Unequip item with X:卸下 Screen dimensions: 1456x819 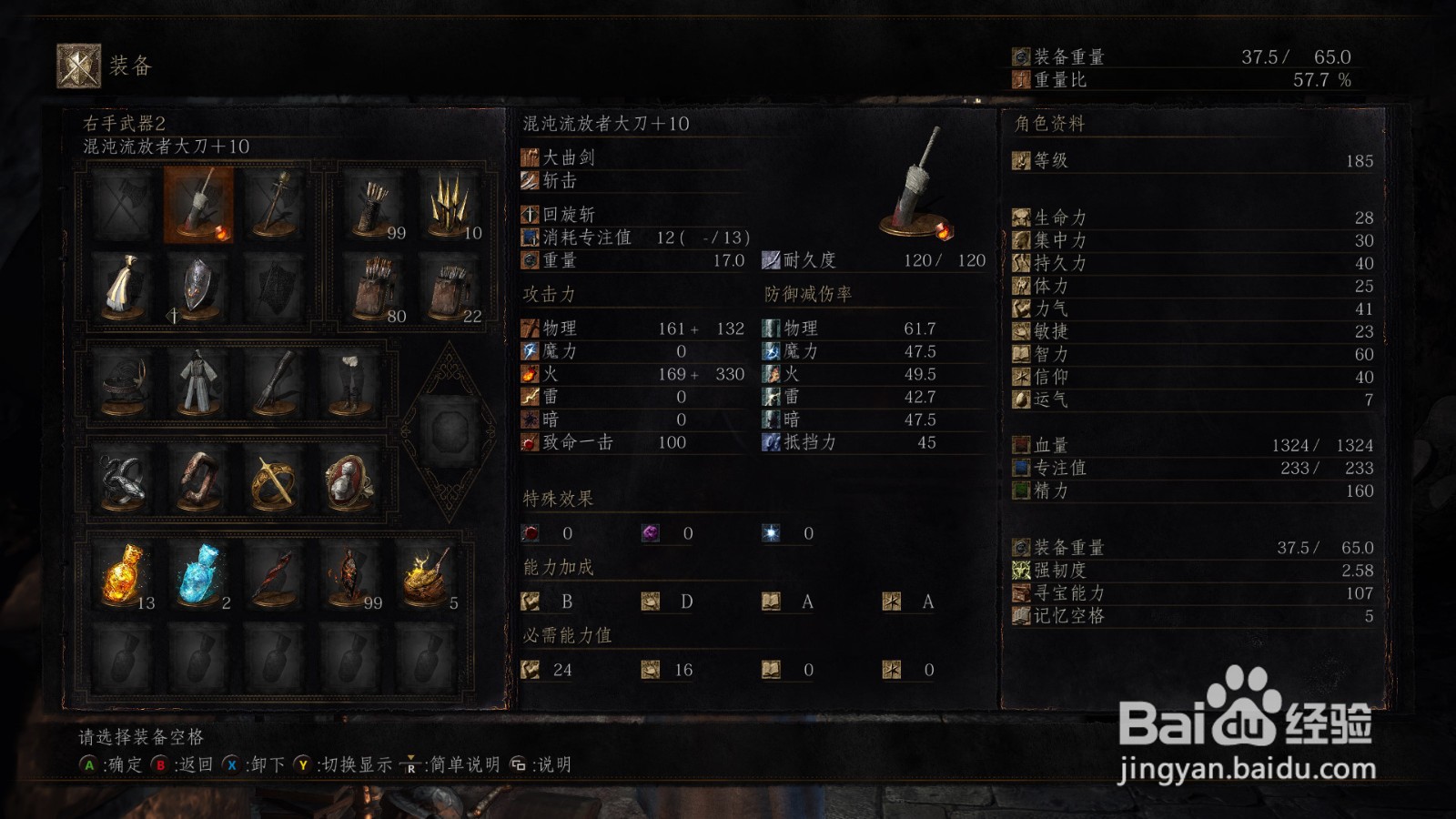tap(246, 764)
